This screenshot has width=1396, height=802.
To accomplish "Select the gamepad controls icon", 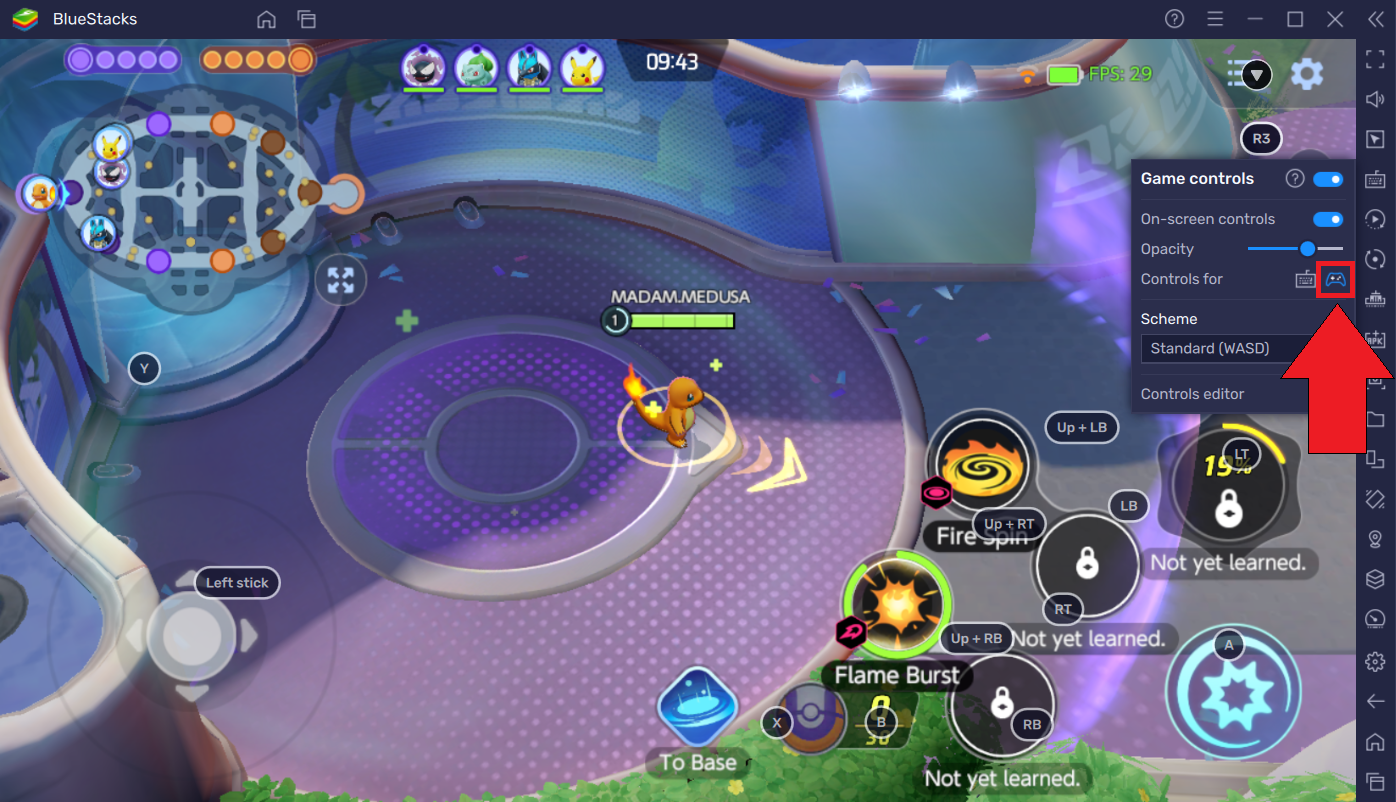I will [1334, 280].
